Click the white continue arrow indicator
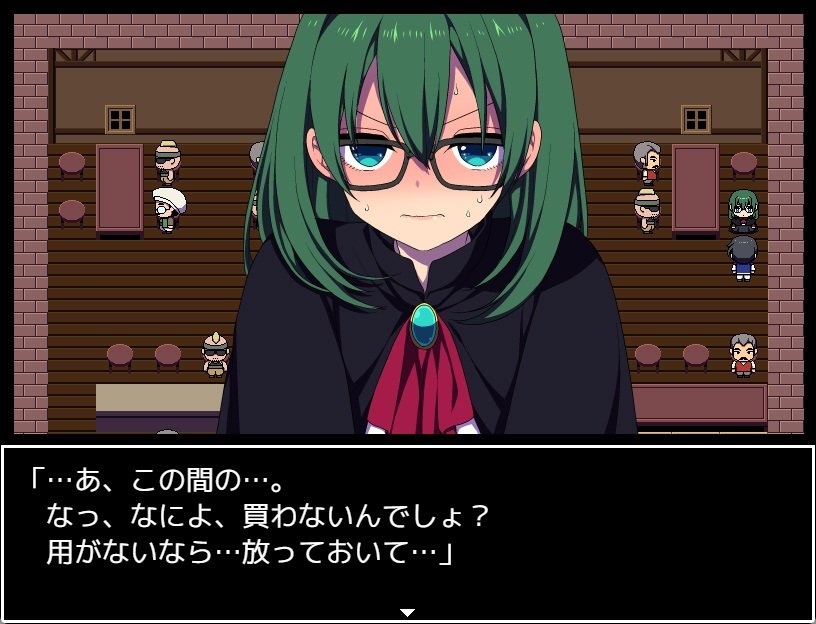 click(407, 611)
